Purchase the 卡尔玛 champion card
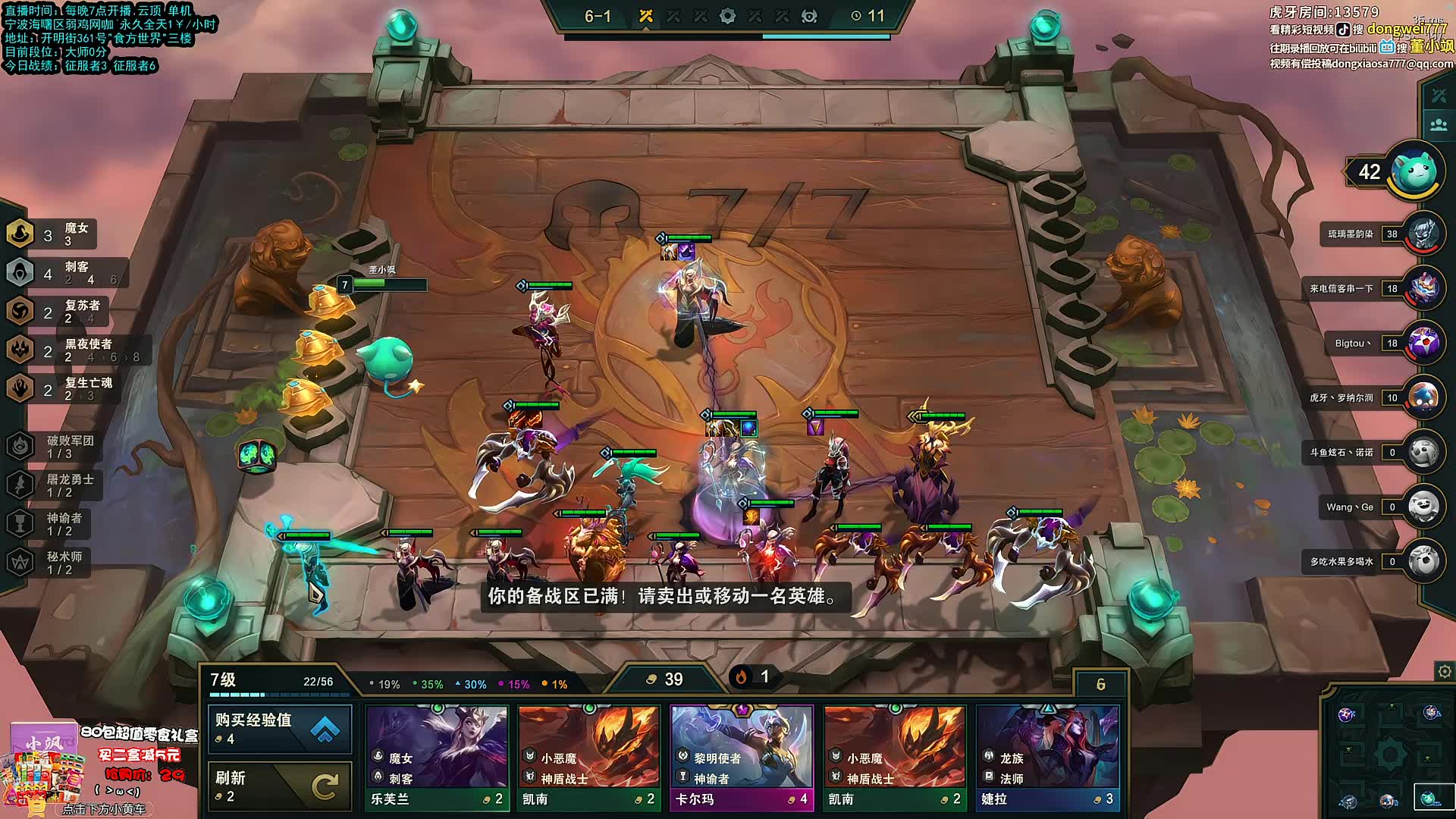Viewport: 1456px width, 819px height. pos(742,758)
